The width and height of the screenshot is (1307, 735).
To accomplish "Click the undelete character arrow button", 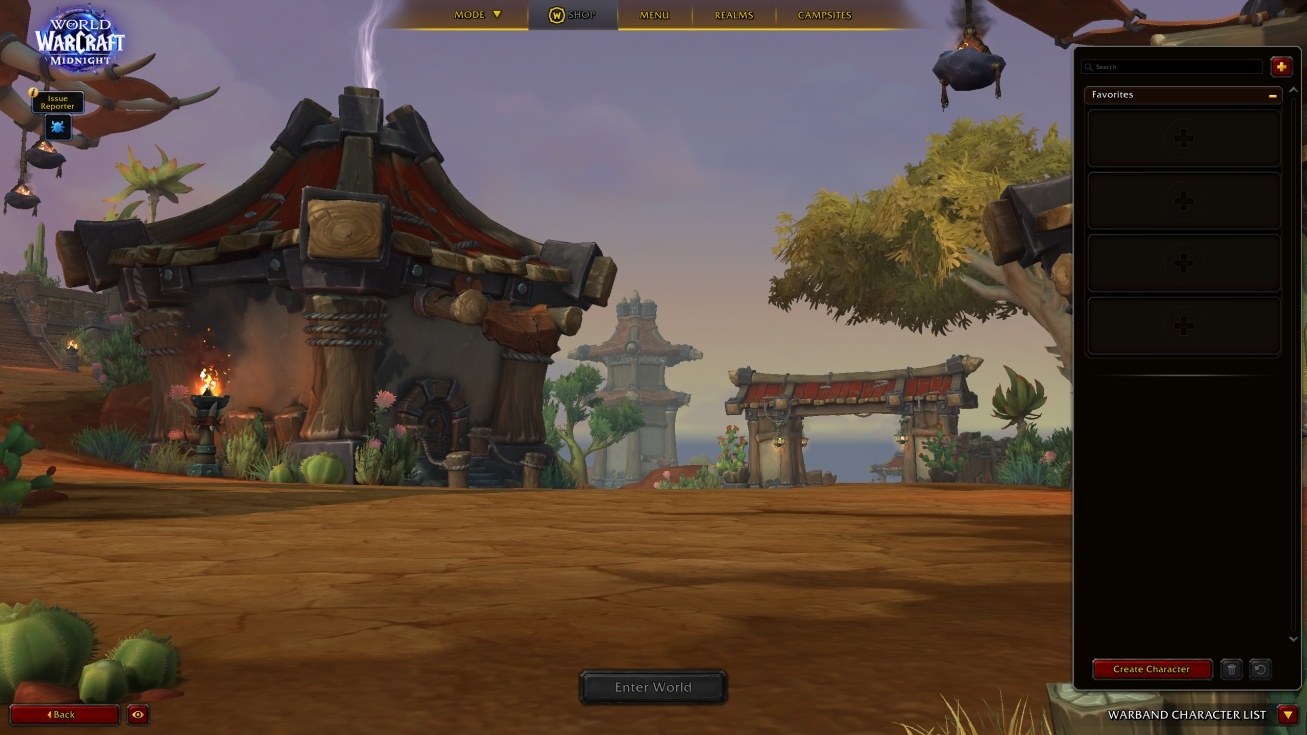I will (x=1260, y=669).
